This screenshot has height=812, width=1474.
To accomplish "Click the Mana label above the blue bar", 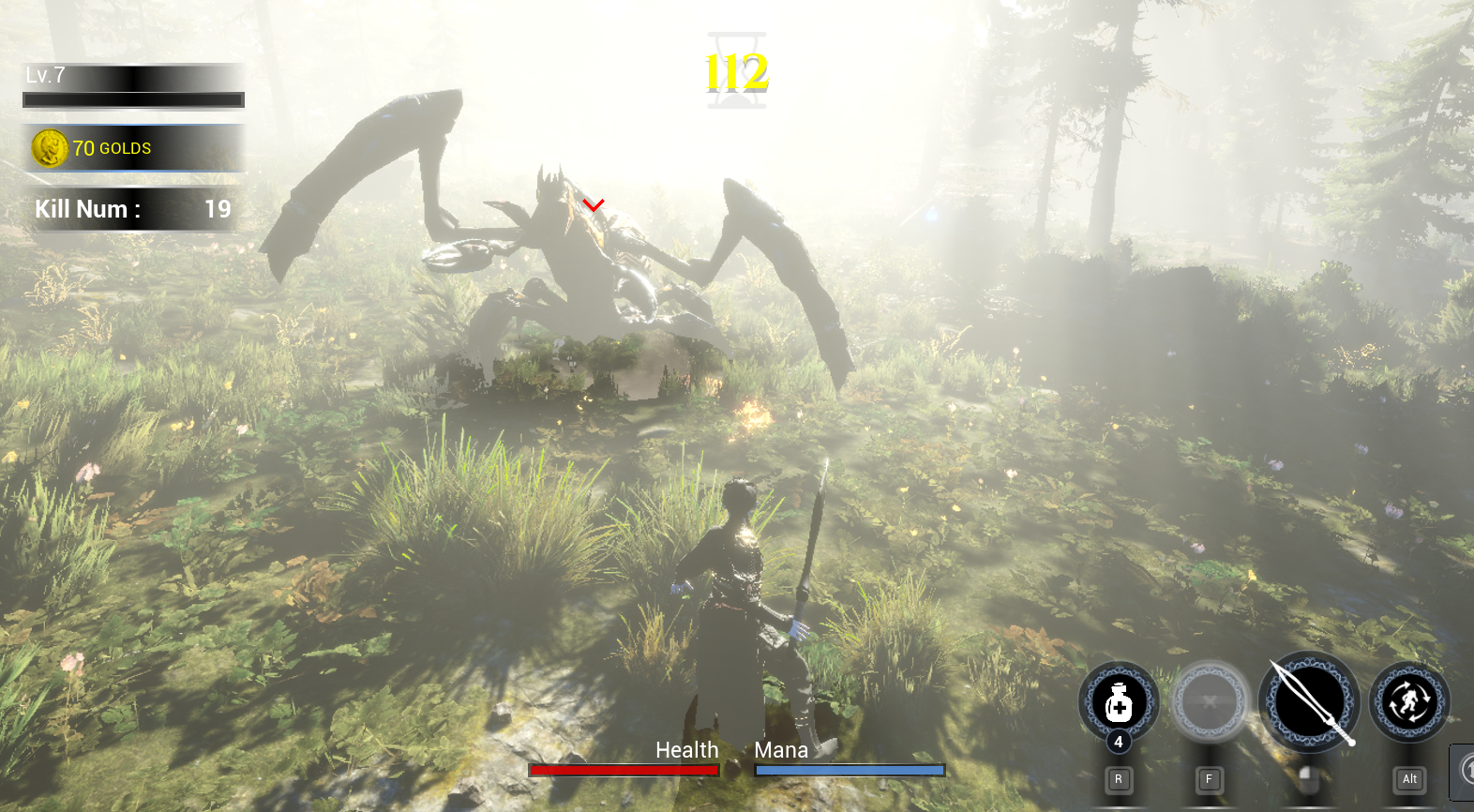I will click(x=782, y=750).
